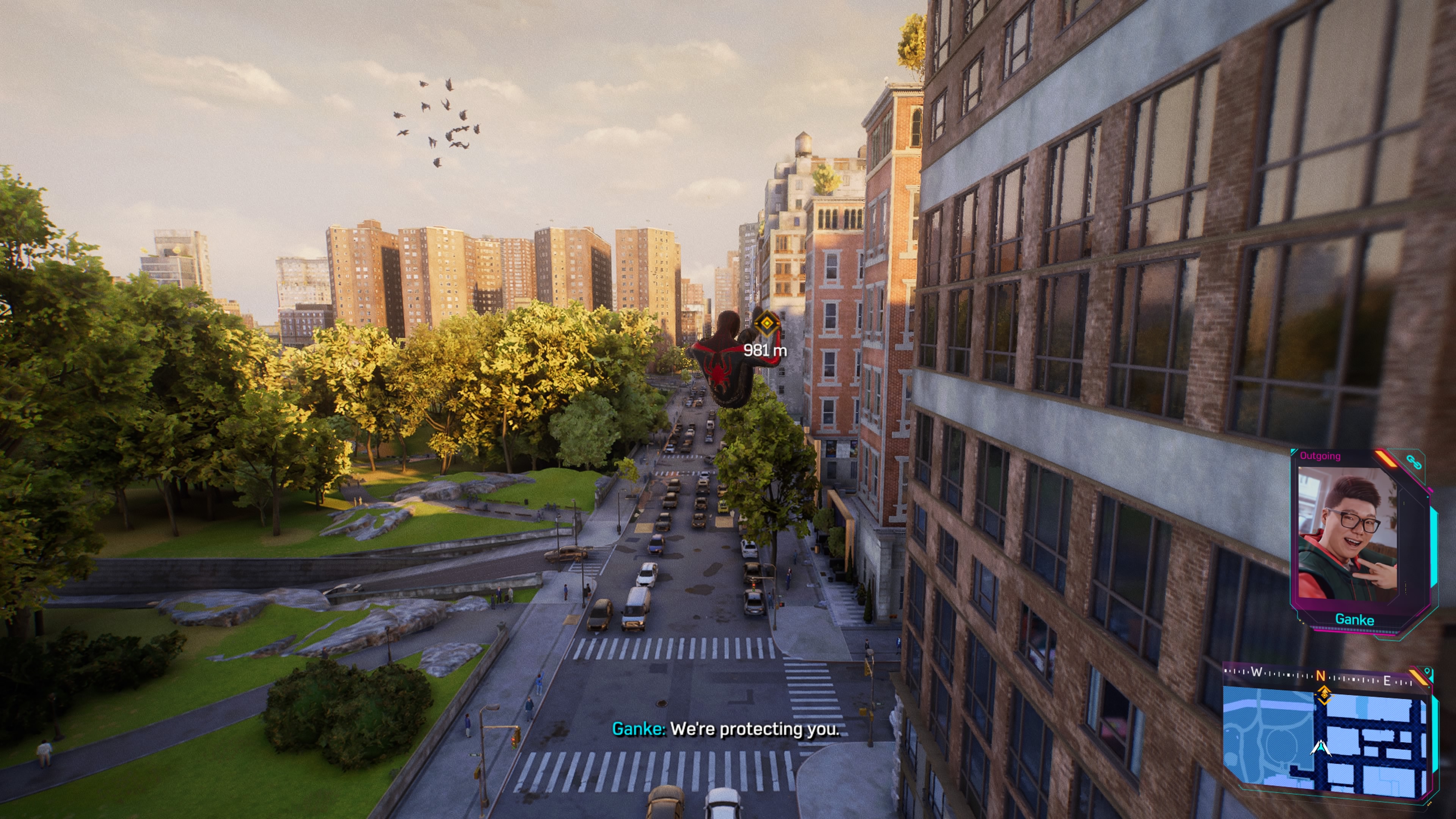The width and height of the screenshot is (1456, 819).
Task: Click the N heading on the compass strip
Action: (x=1320, y=675)
